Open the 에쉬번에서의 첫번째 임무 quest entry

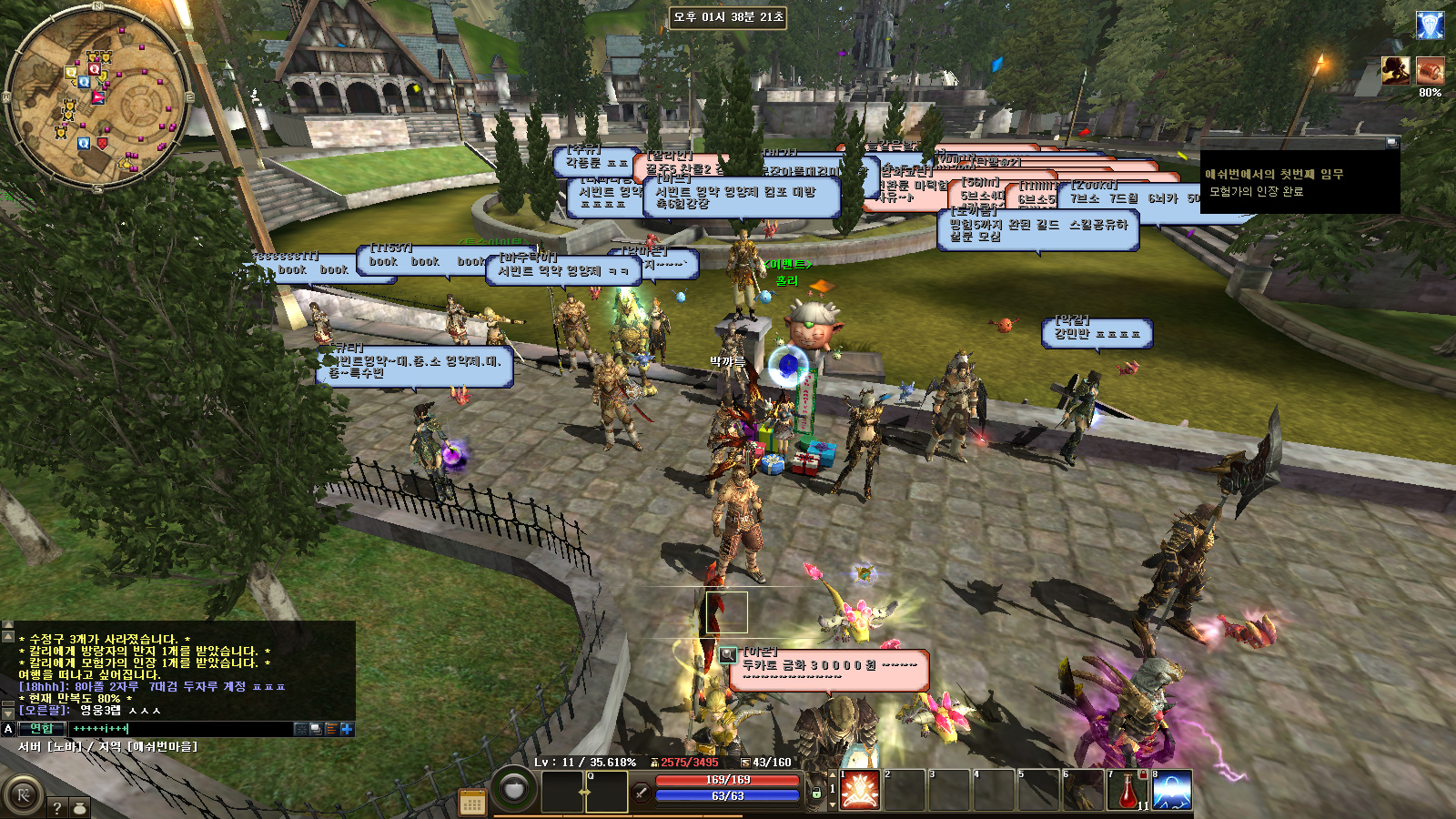coord(1274,174)
